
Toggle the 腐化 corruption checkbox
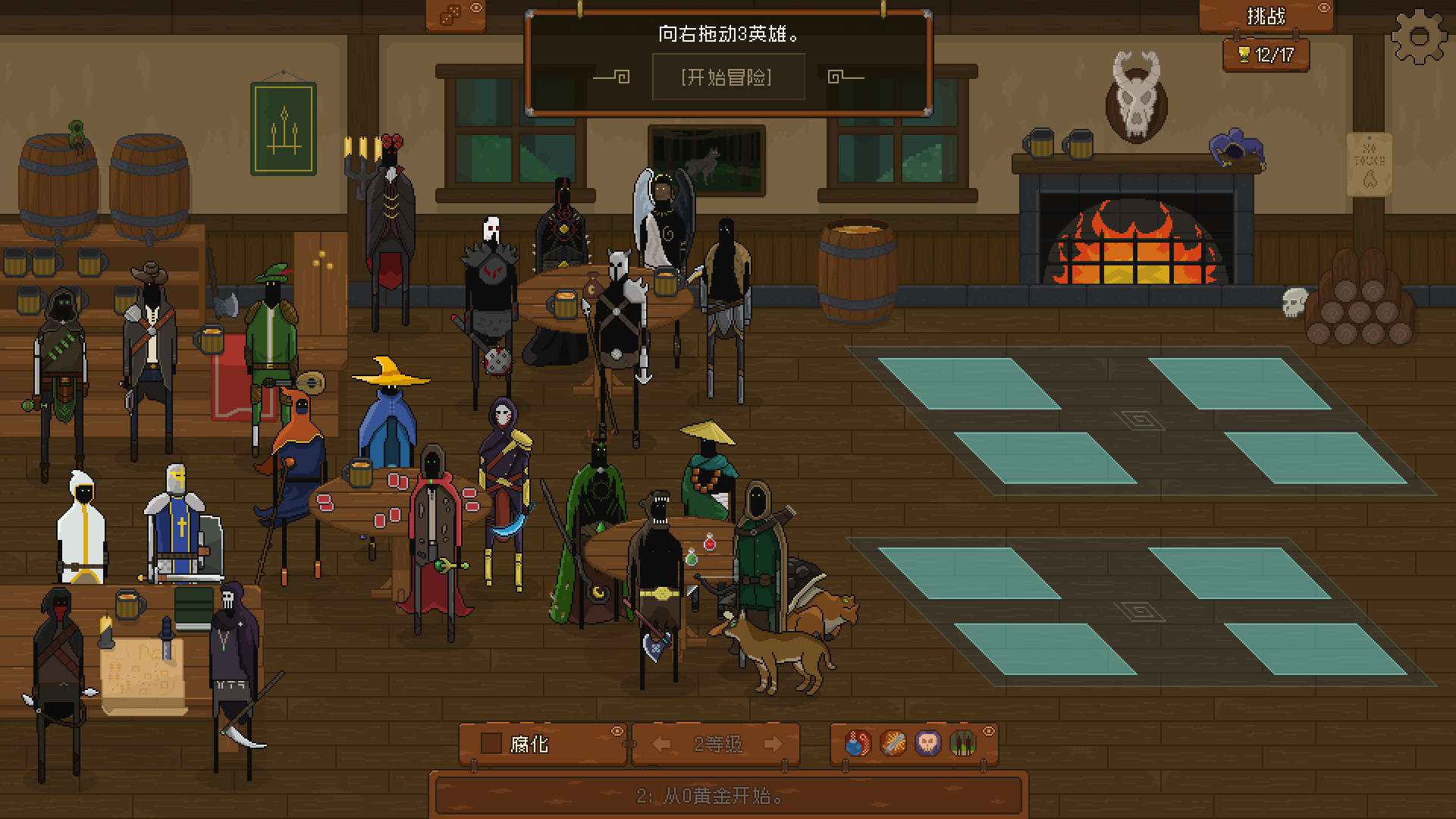pos(491,743)
